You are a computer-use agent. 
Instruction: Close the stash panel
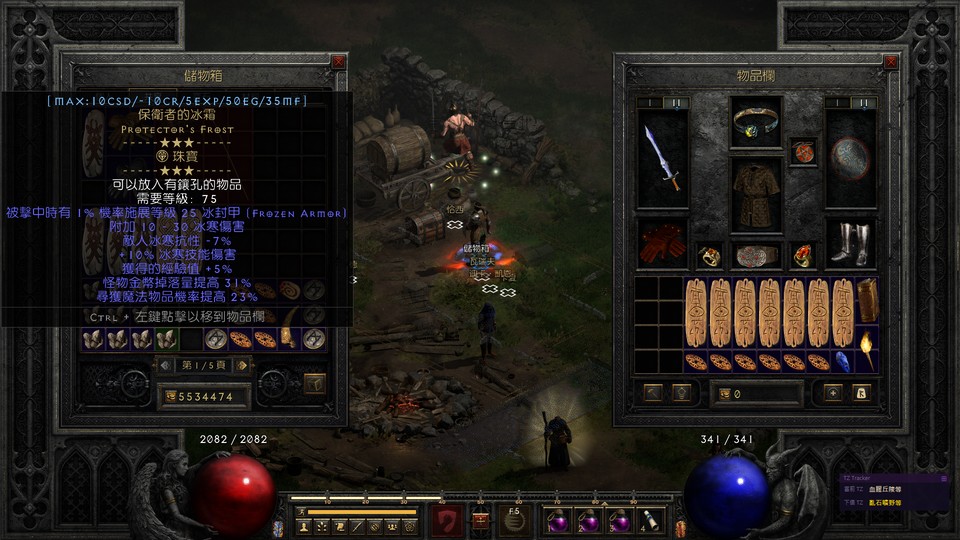click(339, 61)
